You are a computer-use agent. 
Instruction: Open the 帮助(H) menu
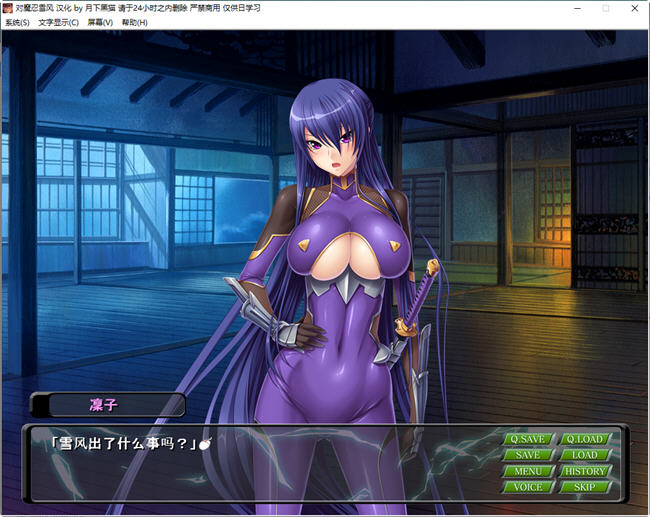point(134,22)
